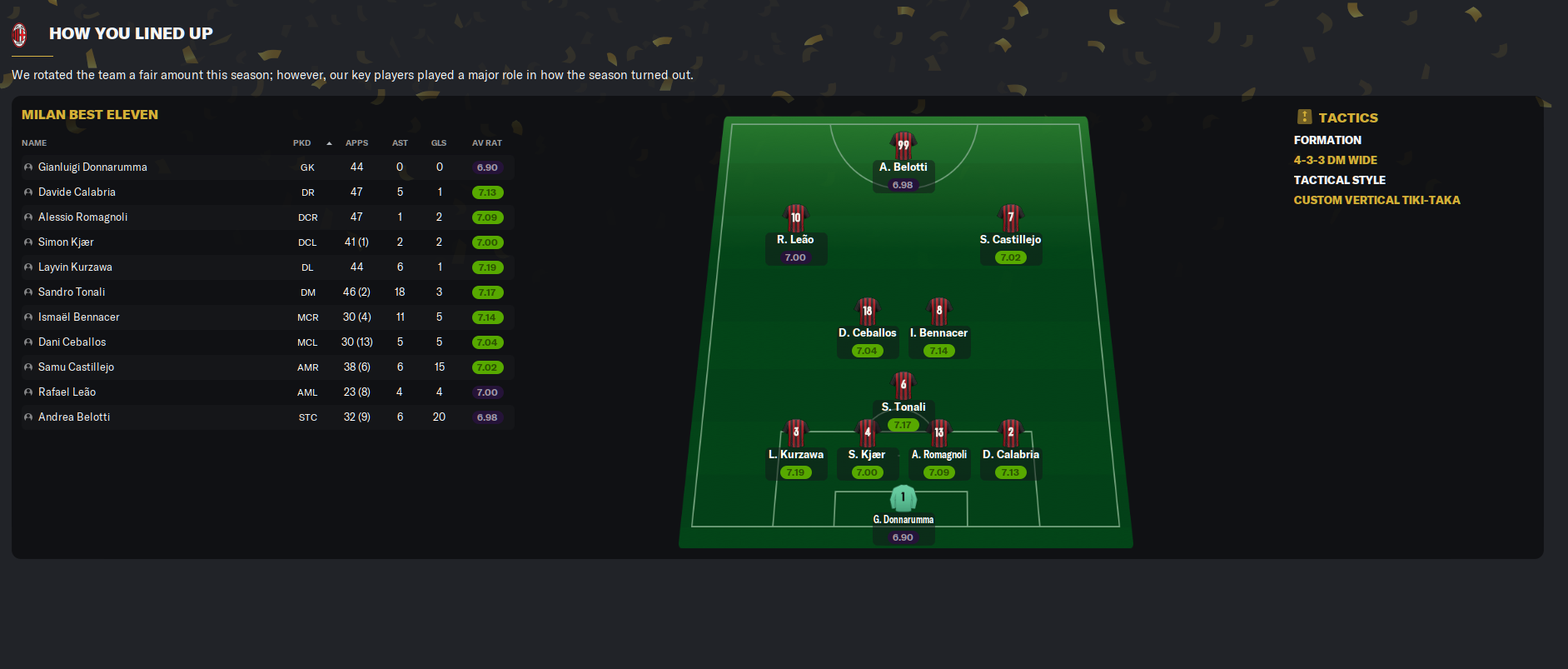Open the 4-3-3 DM Wide formation link
Screen dimensions: 1568x669
click(x=1335, y=160)
